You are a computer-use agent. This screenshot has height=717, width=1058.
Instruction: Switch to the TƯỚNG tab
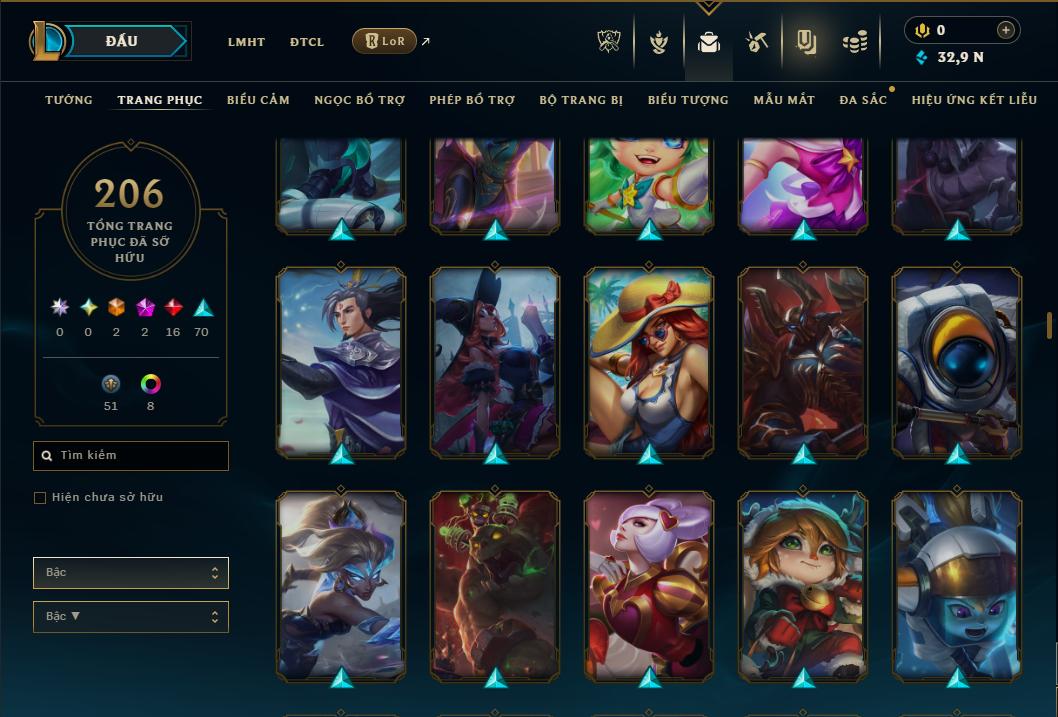[69, 100]
